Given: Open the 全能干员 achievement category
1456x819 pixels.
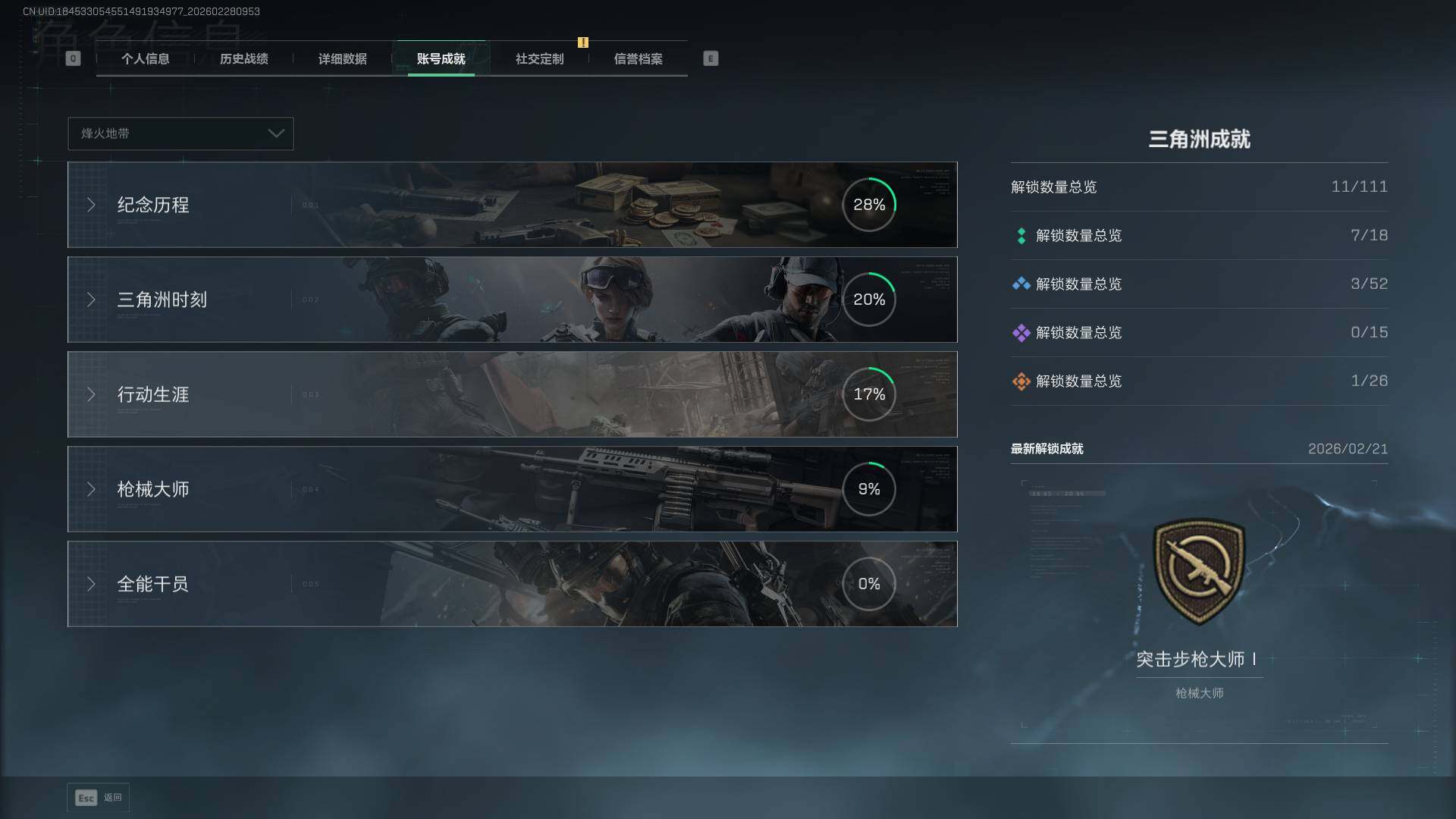Looking at the screenshot, I should tap(512, 584).
